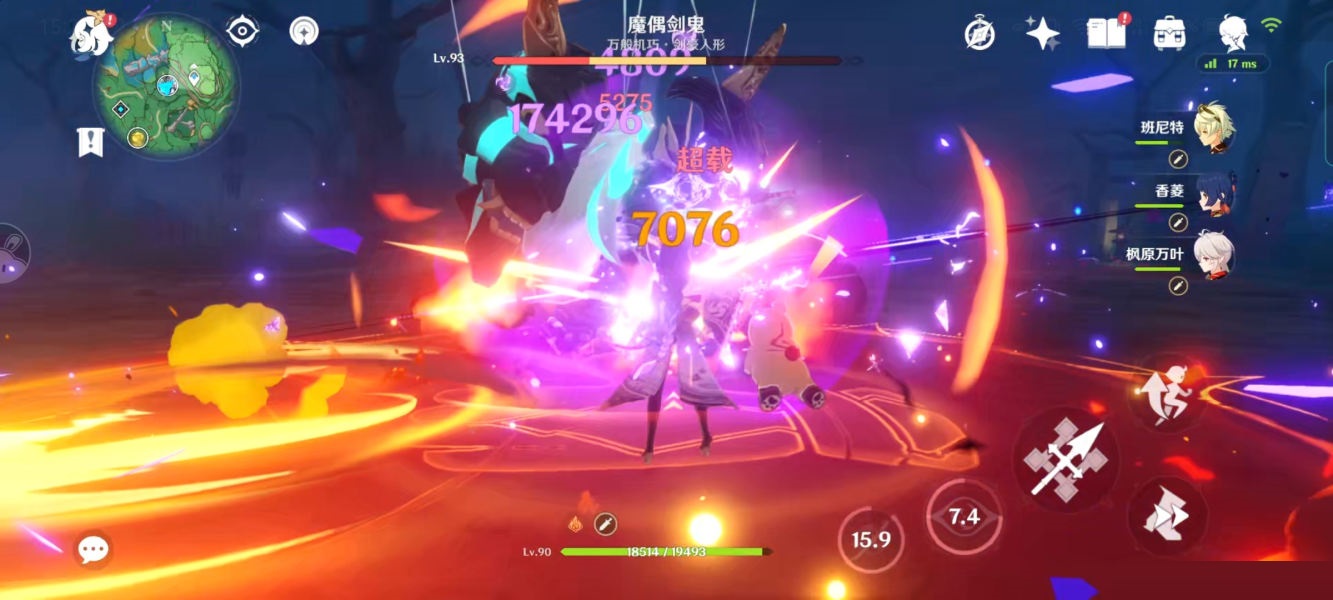Open the Wish star icon
Viewport: 1333px width, 600px height.
1042,33
